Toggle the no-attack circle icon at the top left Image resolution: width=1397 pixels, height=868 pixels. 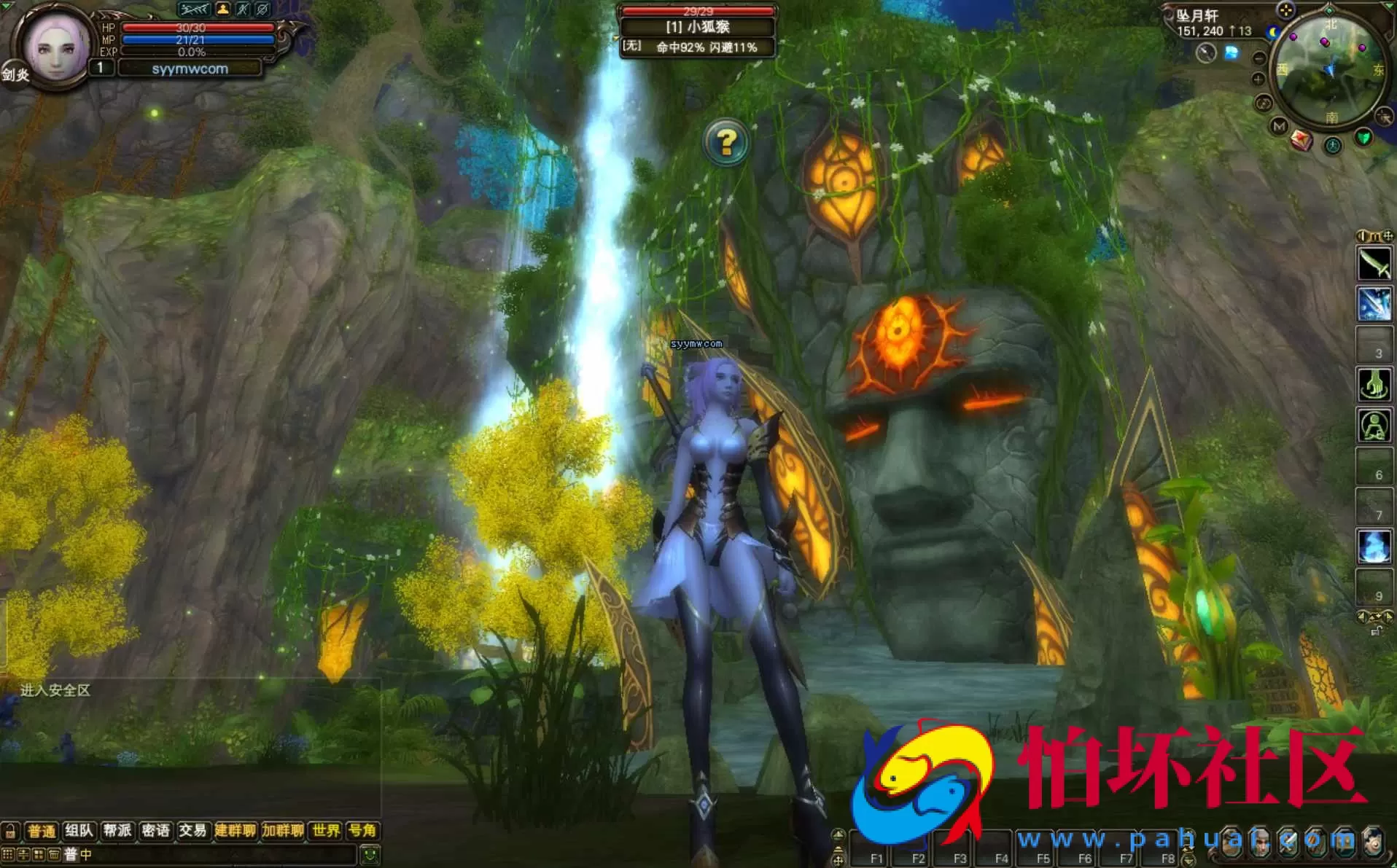pos(262,8)
